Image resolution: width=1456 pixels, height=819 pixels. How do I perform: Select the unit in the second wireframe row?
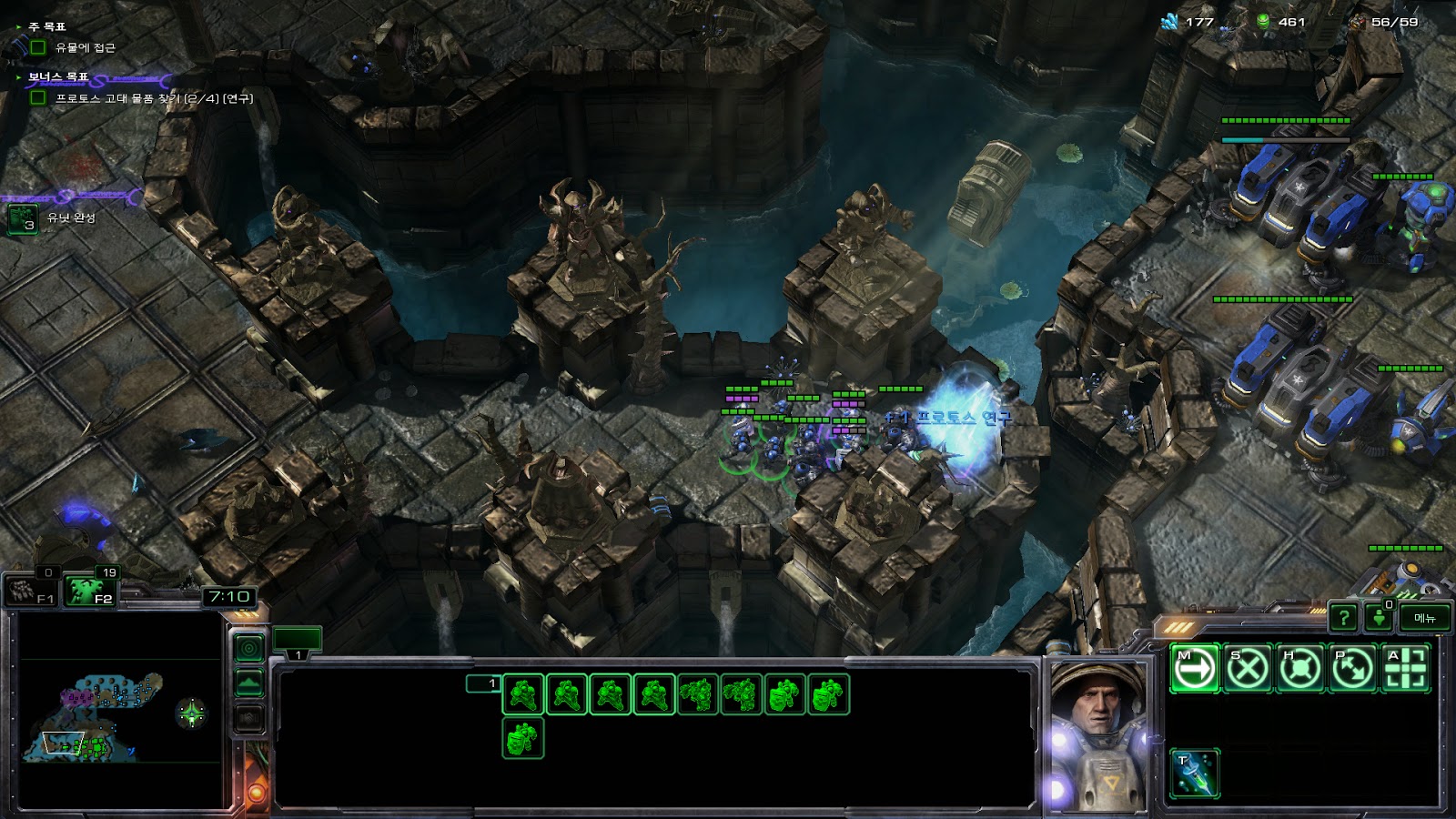(x=523, y=737)
